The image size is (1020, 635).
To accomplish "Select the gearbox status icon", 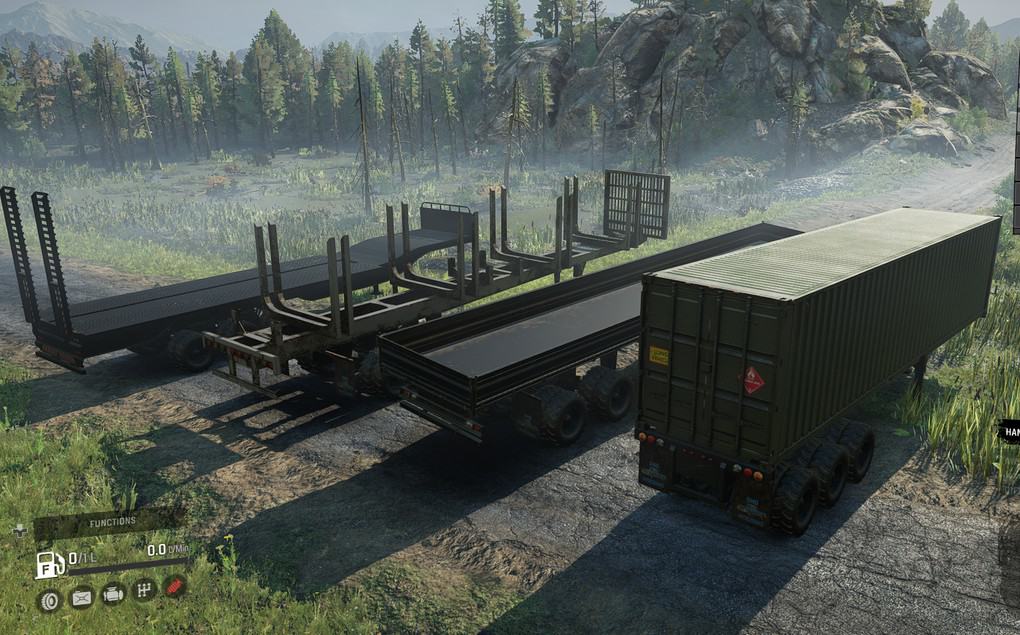I will point(145,590).
